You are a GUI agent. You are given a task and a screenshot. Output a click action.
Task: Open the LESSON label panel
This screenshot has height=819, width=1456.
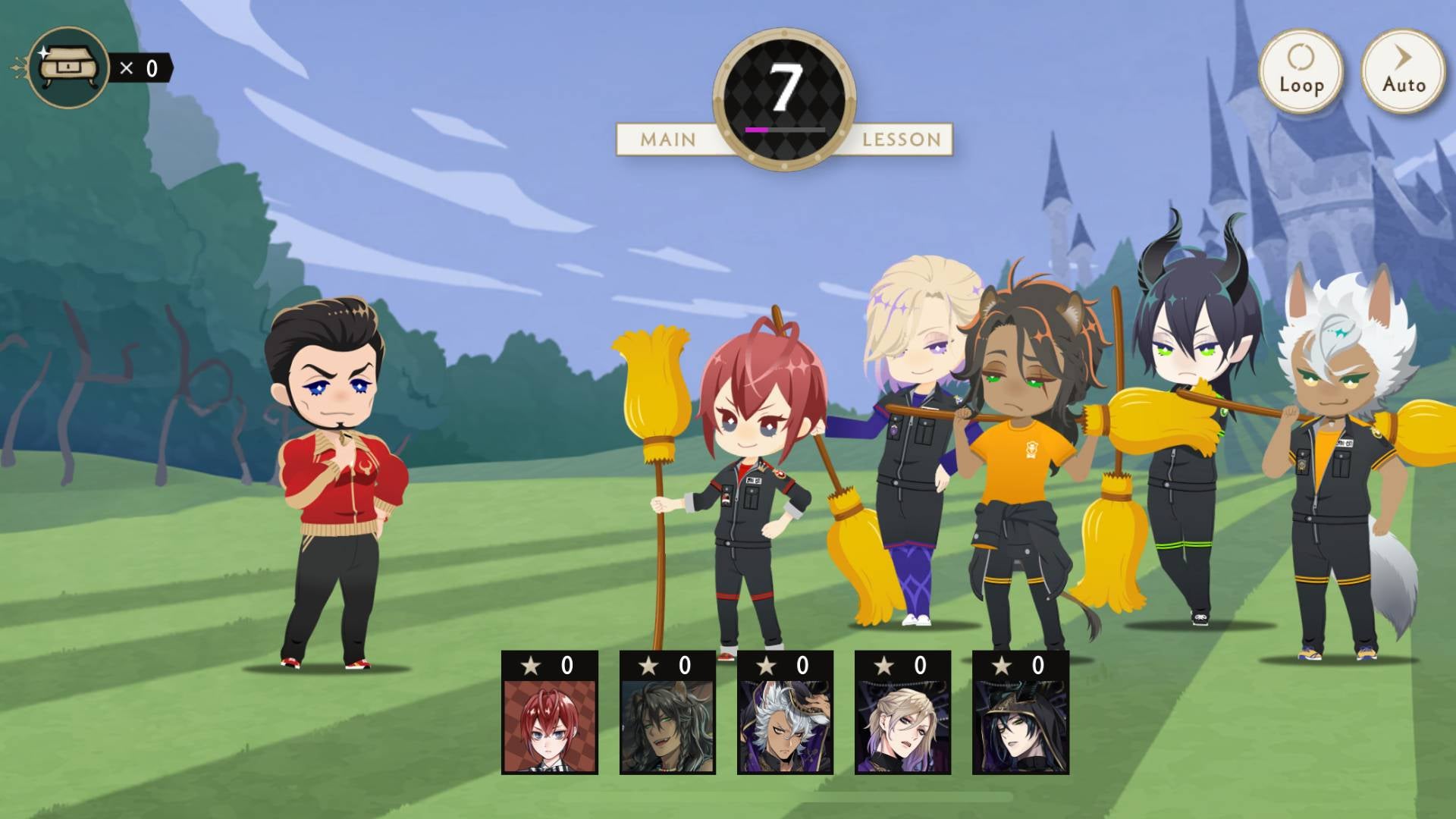click(899, 139)
